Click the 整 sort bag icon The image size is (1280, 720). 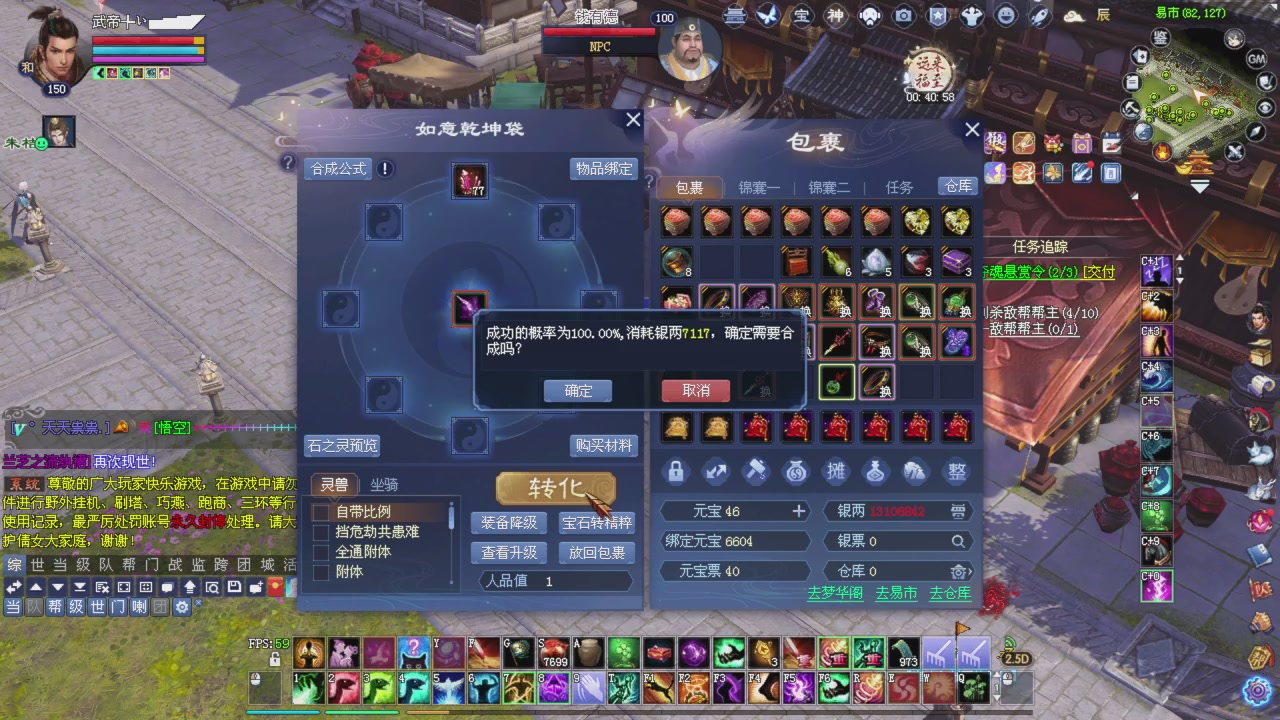pyautogui.click(x=956, y=471)
